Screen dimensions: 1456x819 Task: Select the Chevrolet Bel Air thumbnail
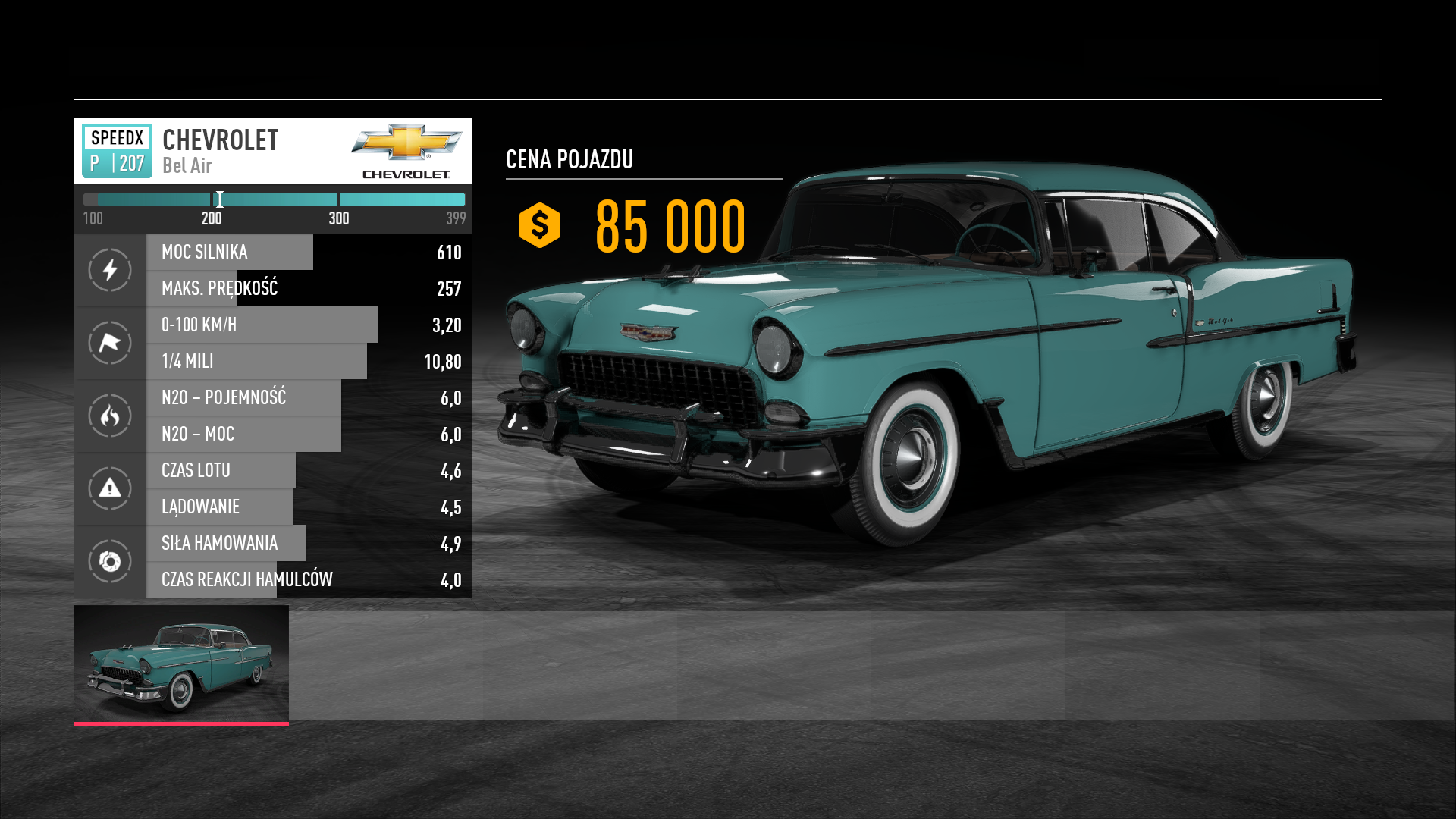180,664
